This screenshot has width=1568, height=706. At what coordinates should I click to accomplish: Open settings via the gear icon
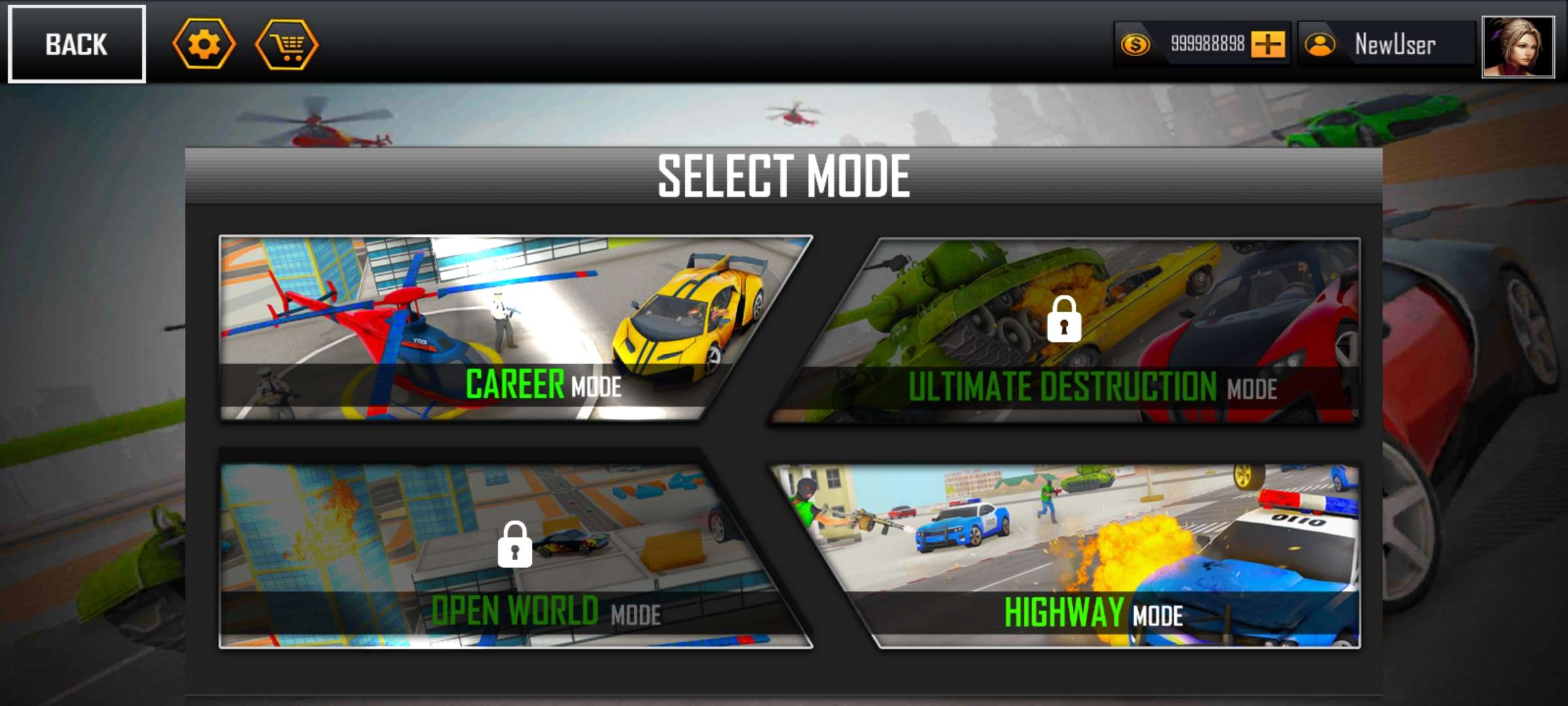pos(204,44)
